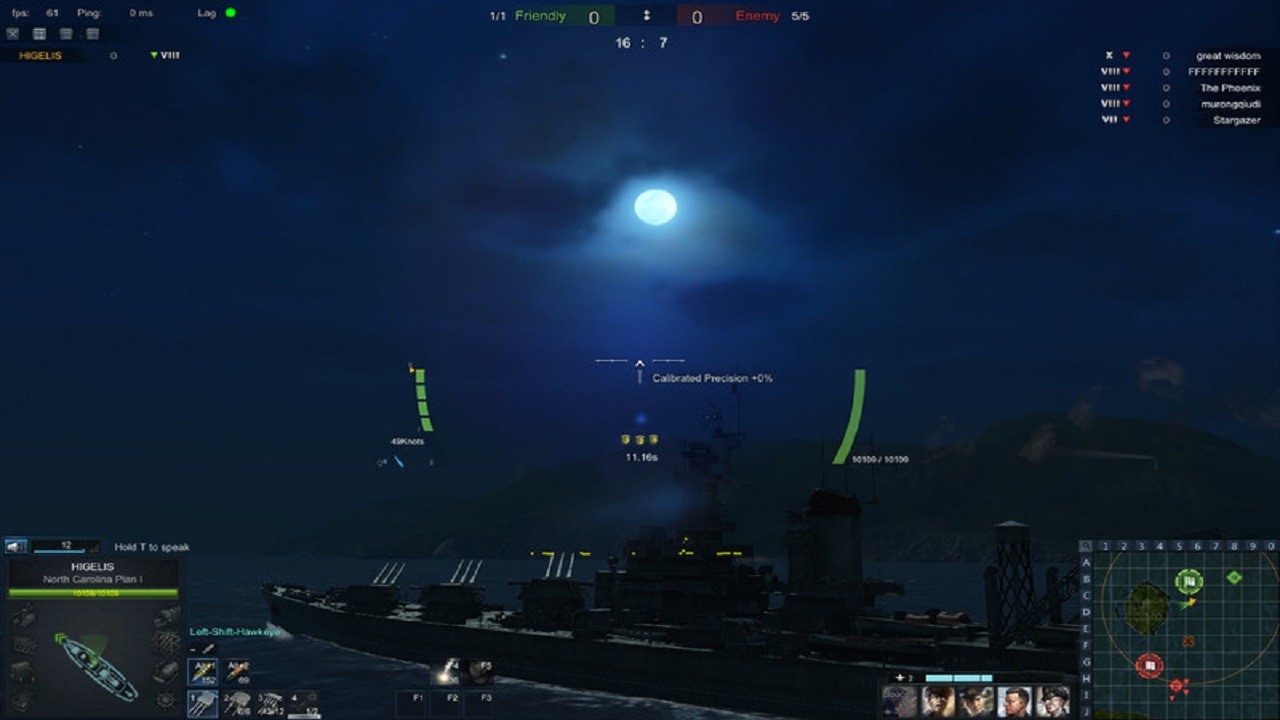Switch to the A-2 ammo type icon
The height and width of the screenshot is (720, 1280).
[x=237, y=670]
